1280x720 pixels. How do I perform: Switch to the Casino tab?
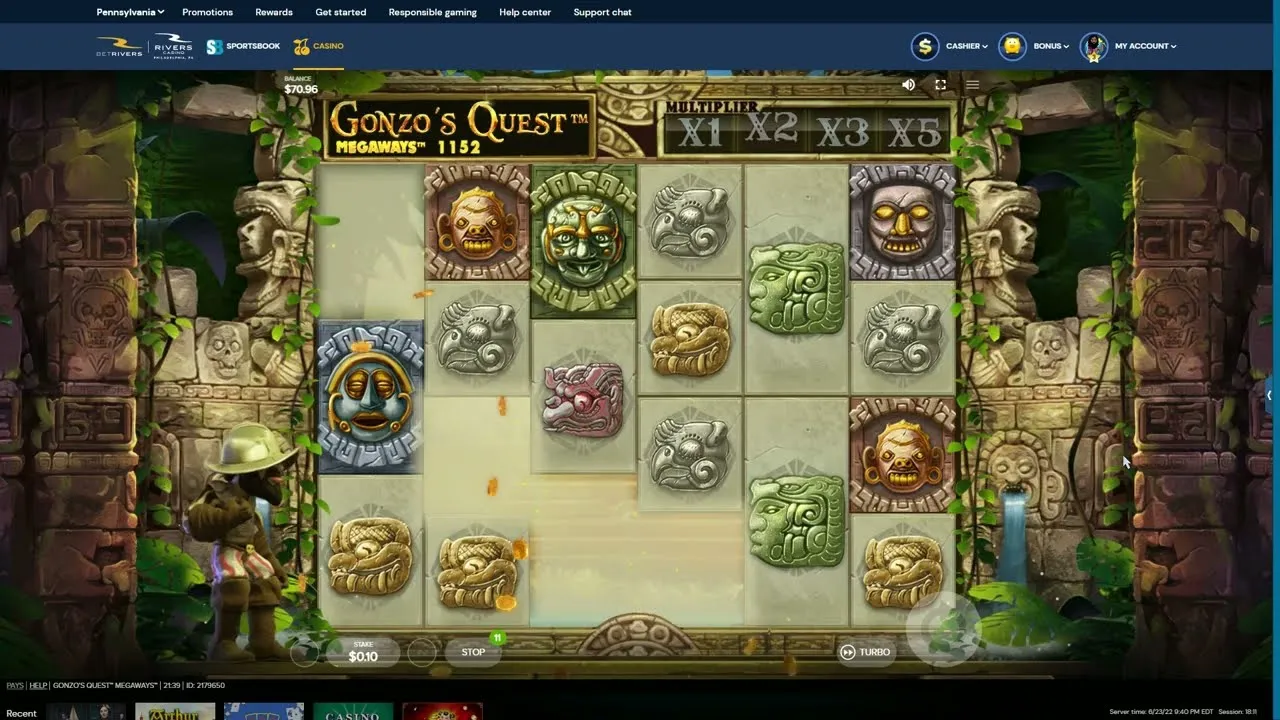tap(327, 45)
